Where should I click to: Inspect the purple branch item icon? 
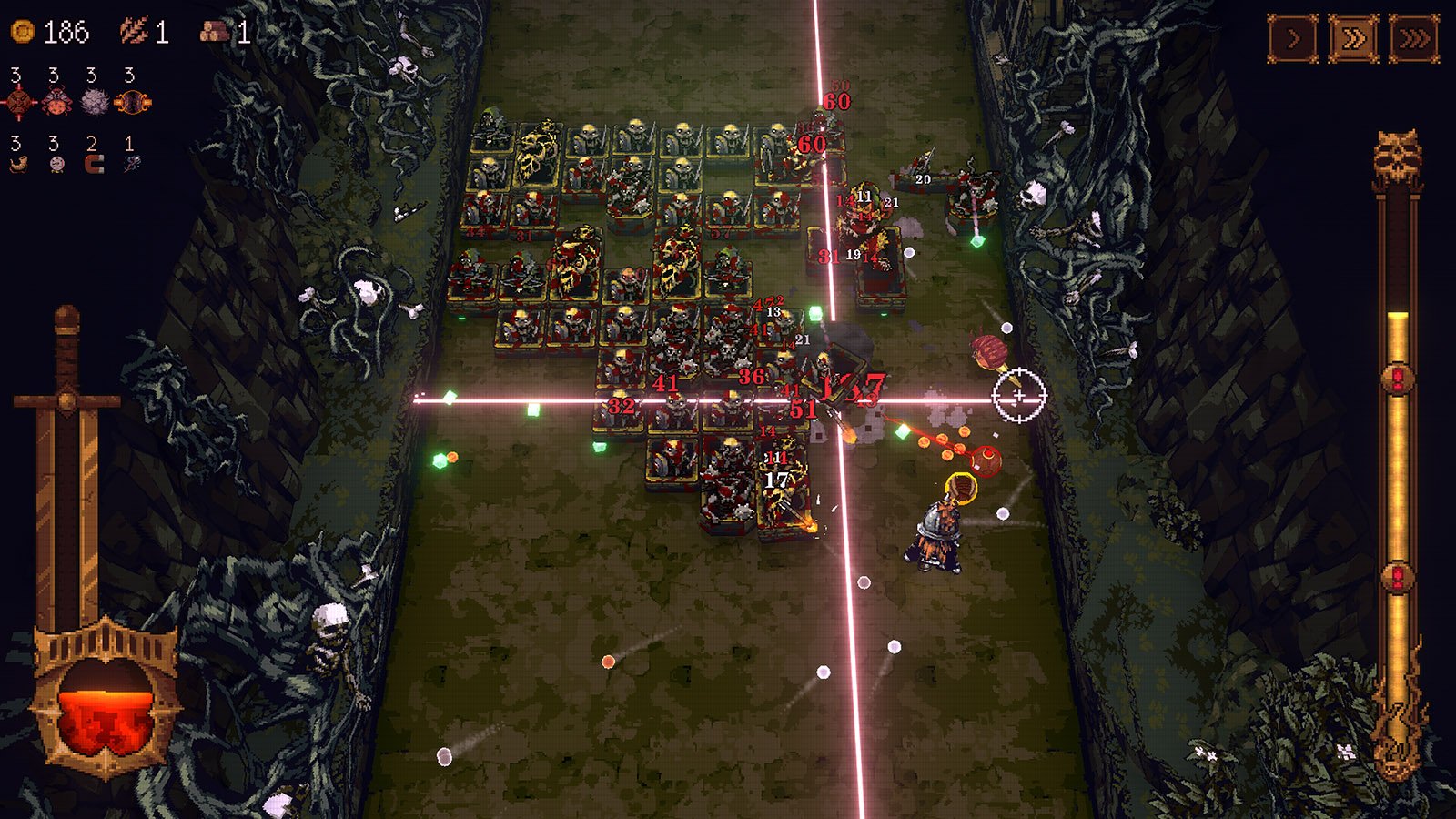(132, 165)
